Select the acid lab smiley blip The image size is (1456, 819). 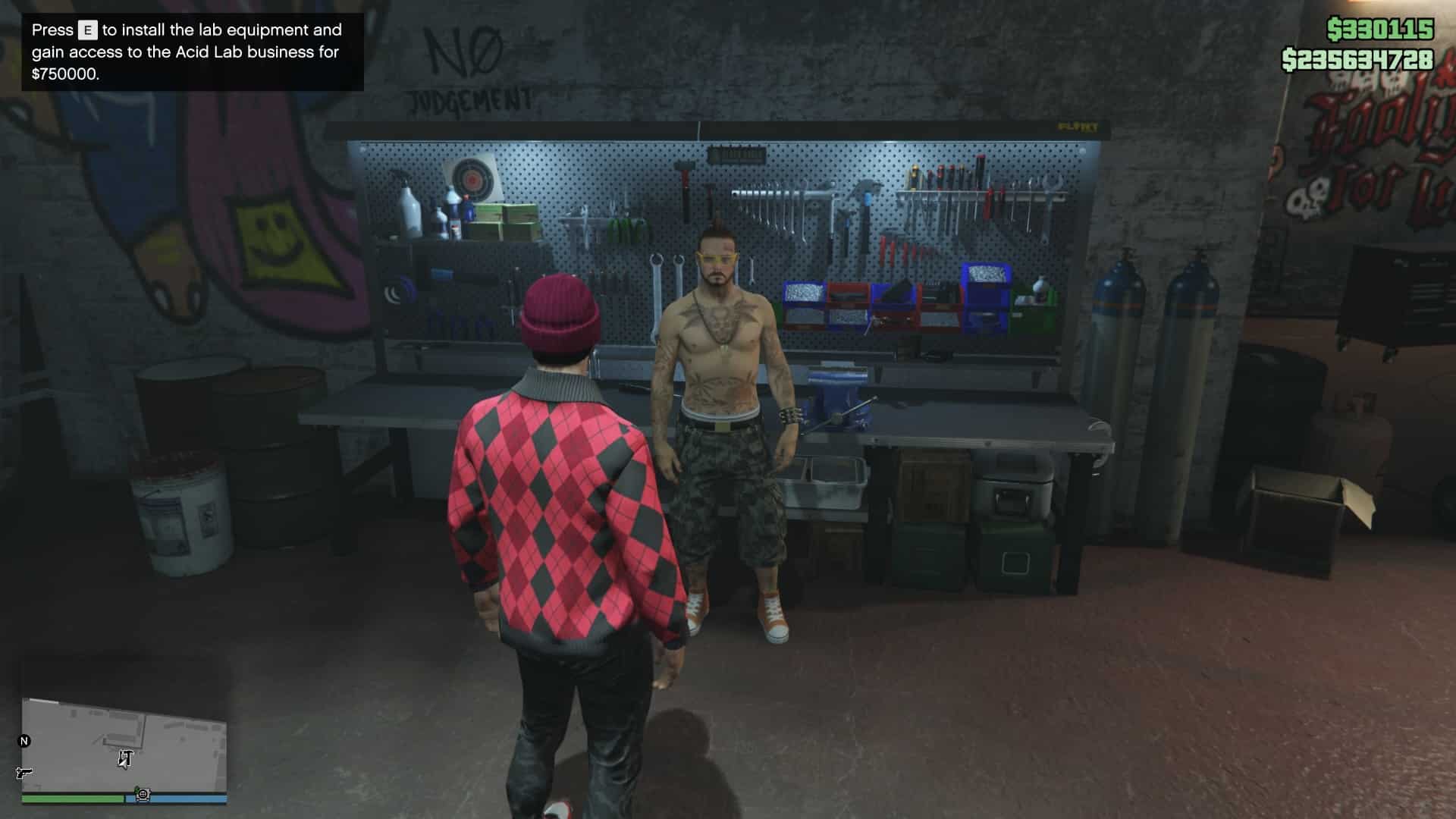coord(143,795)
